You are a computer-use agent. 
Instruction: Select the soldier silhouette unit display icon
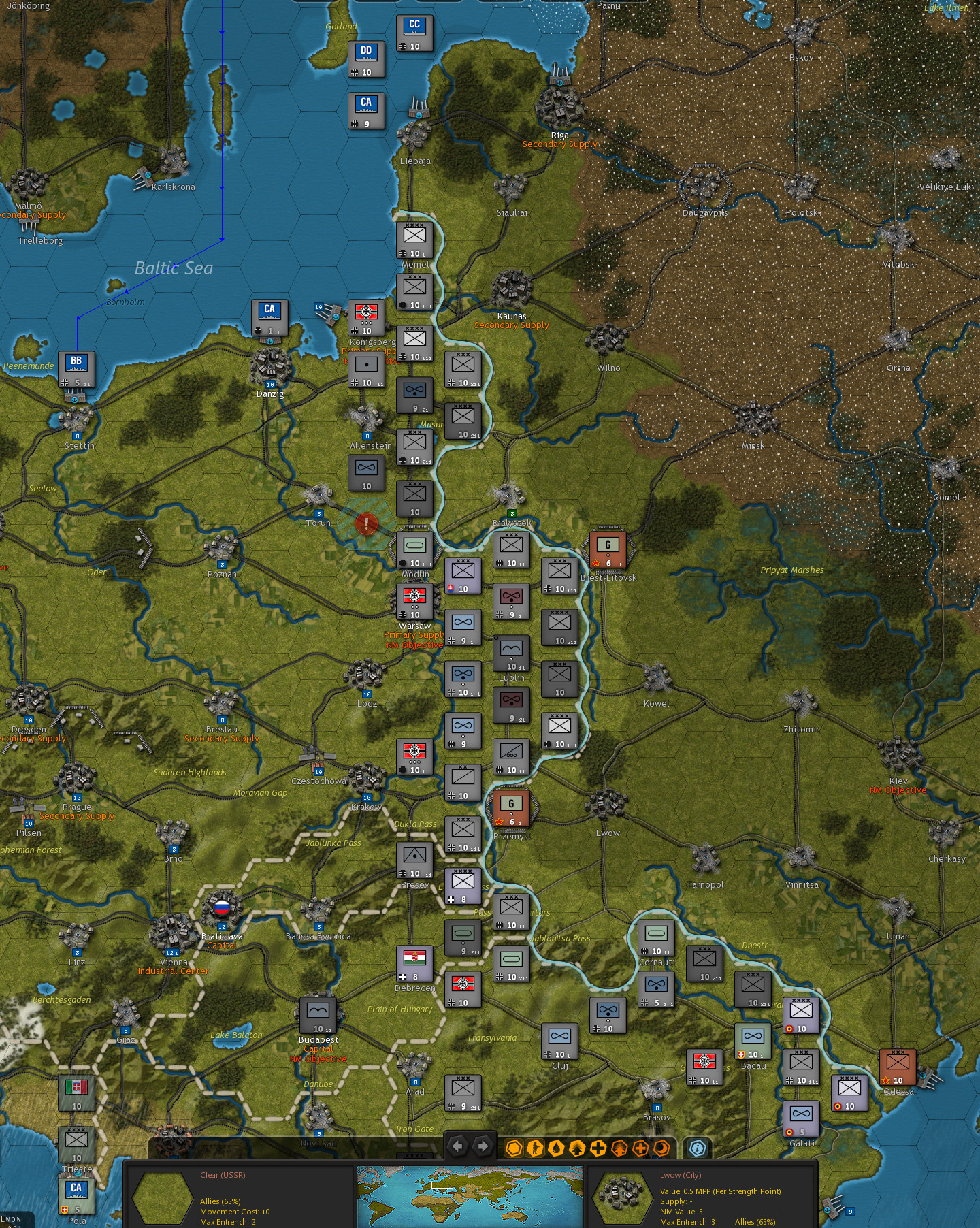pos(535,1148)
